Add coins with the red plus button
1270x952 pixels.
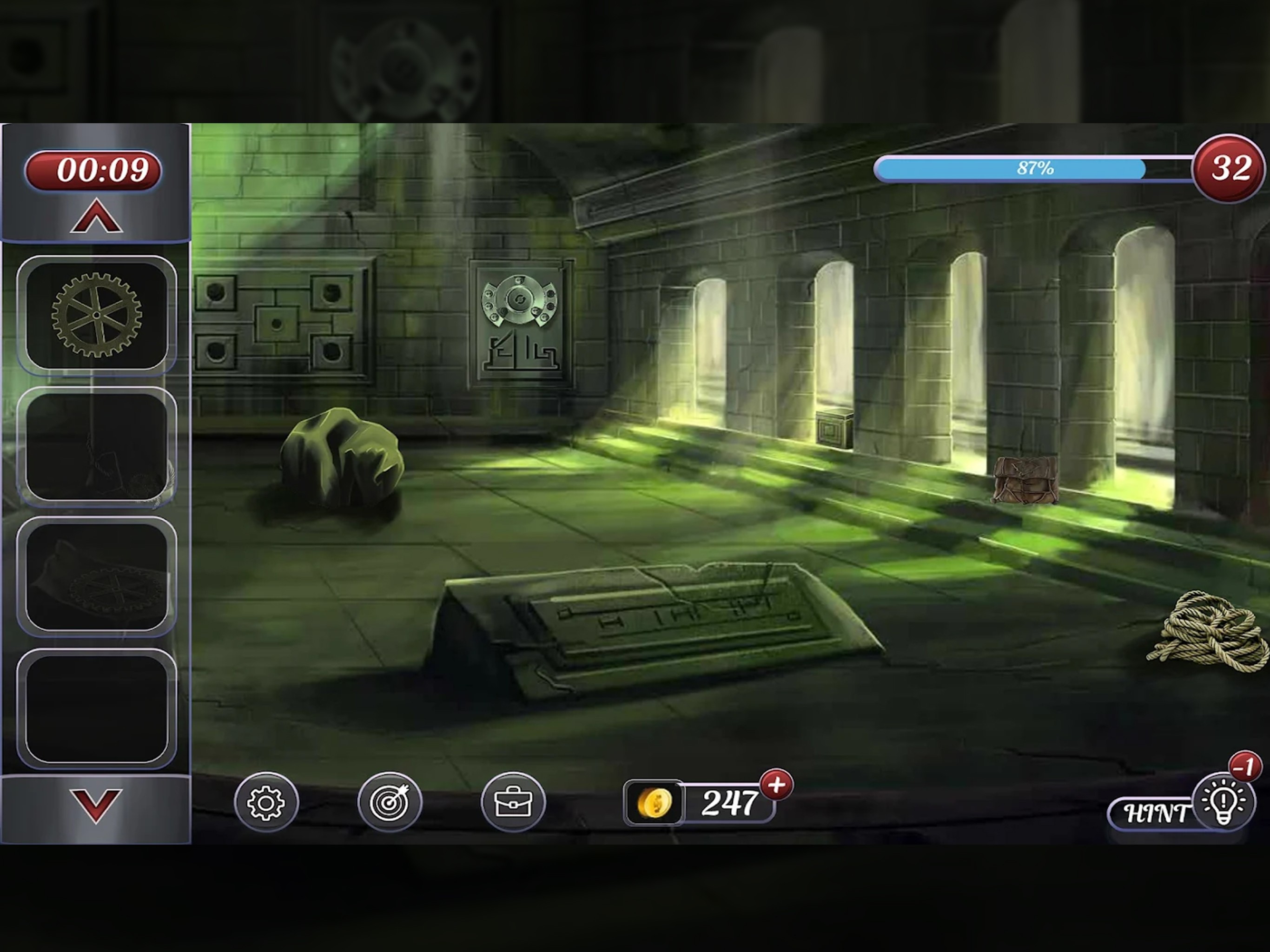click(x=776, y=785)
